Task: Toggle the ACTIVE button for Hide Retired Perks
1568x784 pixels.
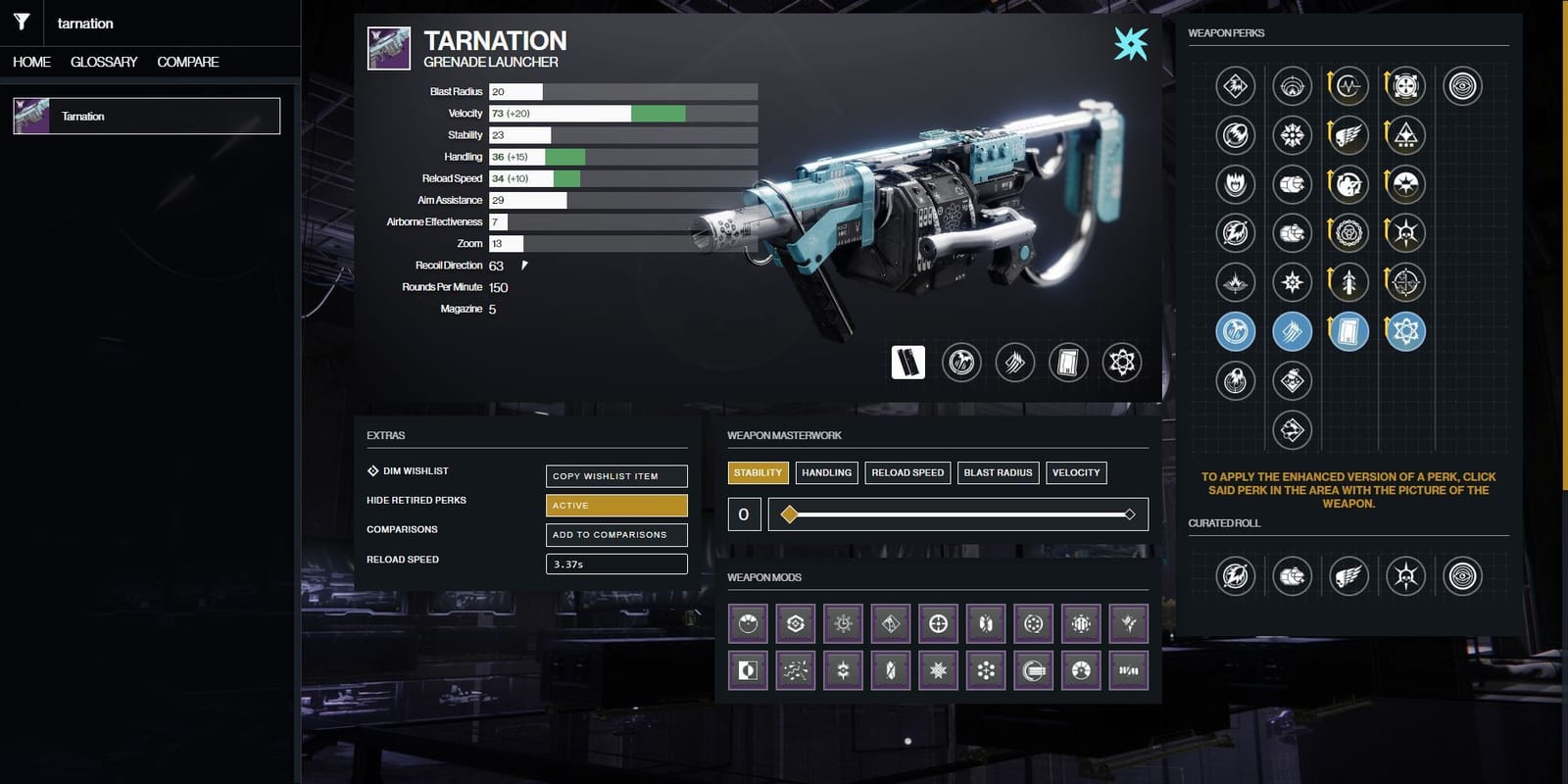Action: point(615,505)
